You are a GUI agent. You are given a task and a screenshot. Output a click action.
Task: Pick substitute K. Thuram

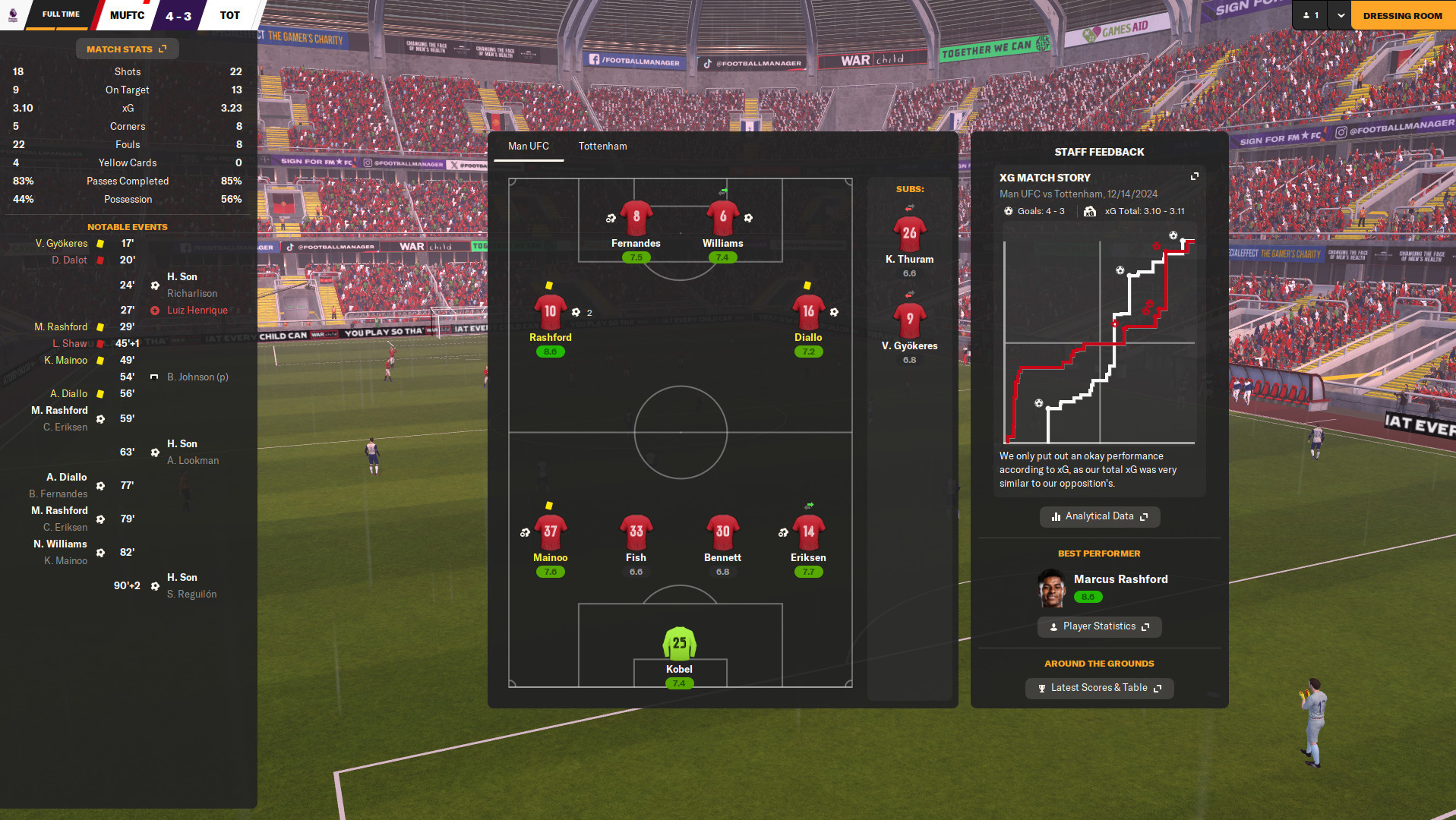909,233
